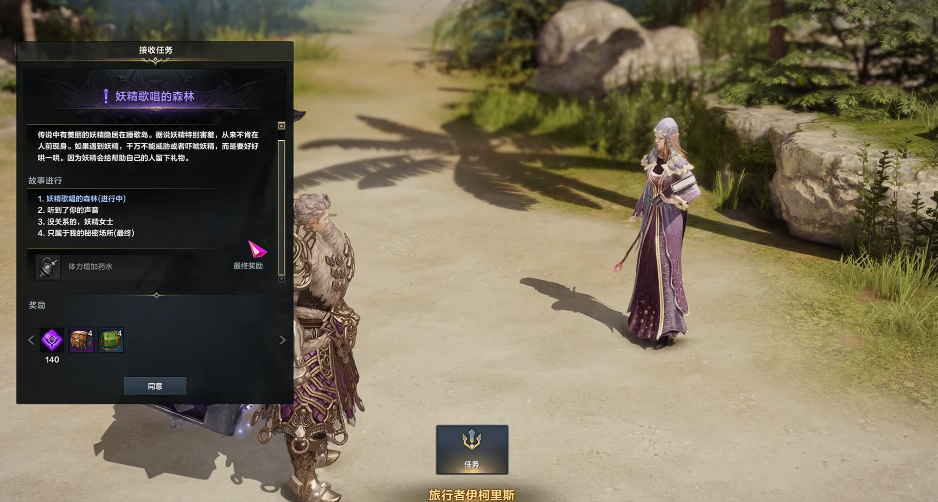Select the brown treasure chest reward
The image size is (938, 502).
[x=81, y=341]
